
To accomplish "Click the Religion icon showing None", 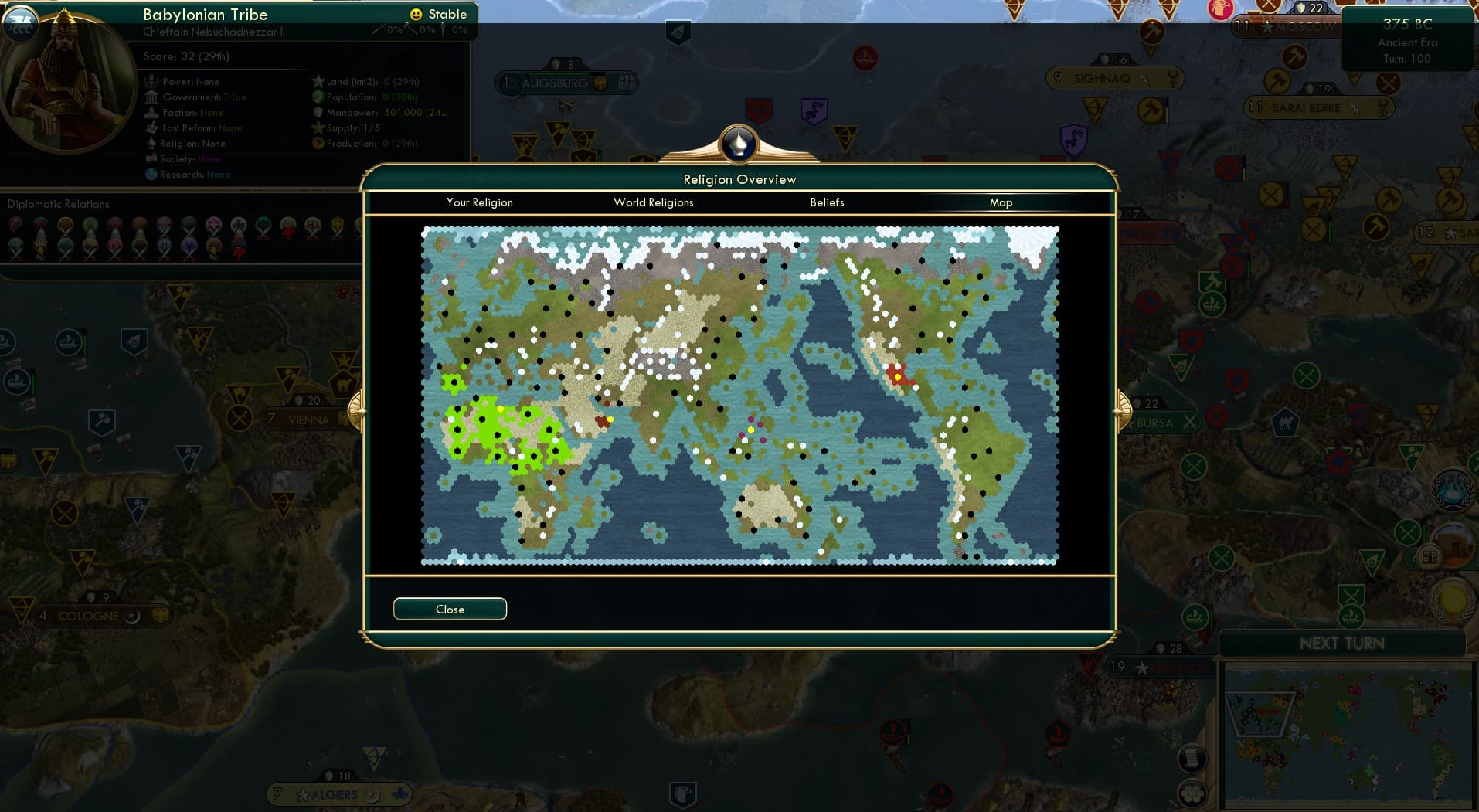I will pyautogui.click(x=151, y=144).
